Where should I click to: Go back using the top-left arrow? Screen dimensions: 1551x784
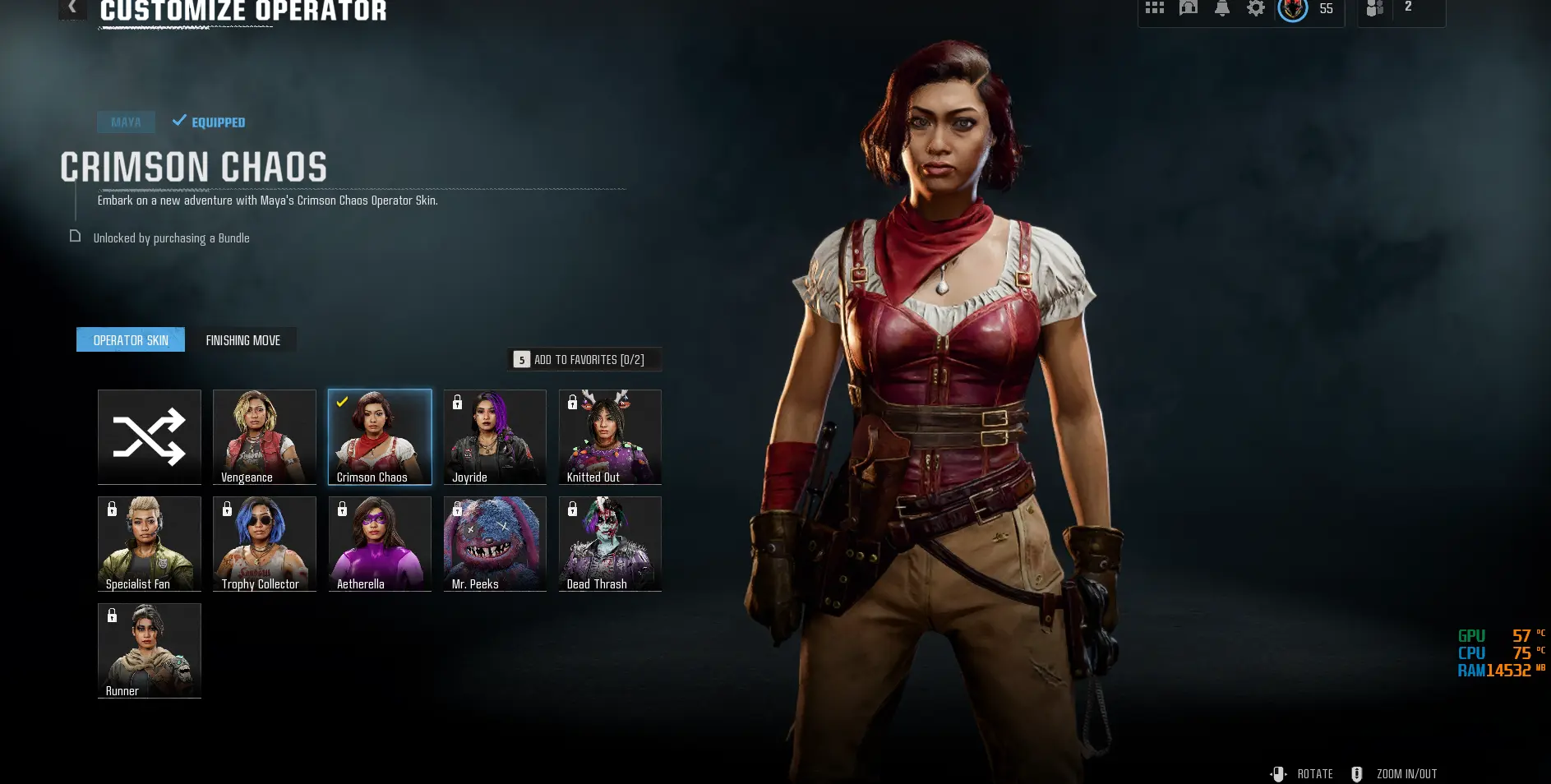coord(72,7)
